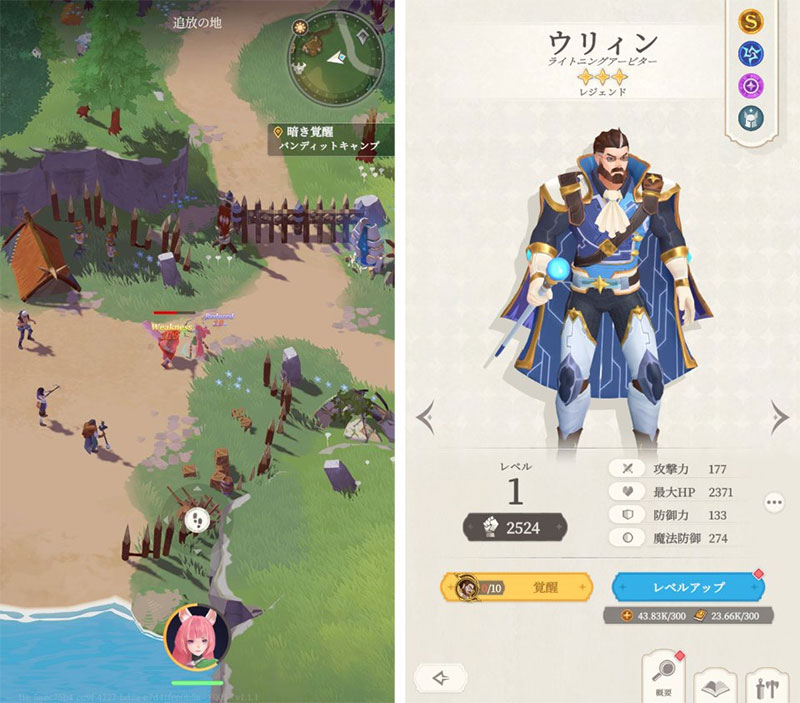Open the open-book tab
800x703 pixels.
tap(714, 684)
